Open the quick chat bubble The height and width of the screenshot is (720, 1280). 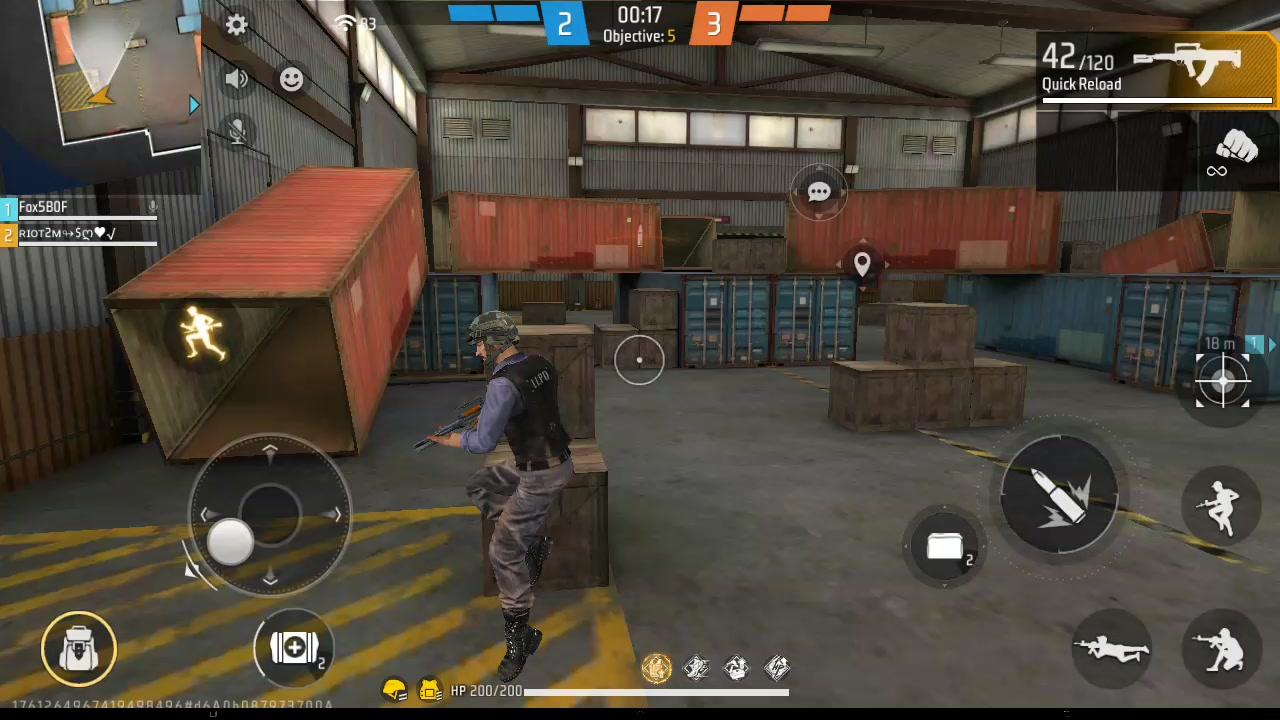tap(818, 191)
